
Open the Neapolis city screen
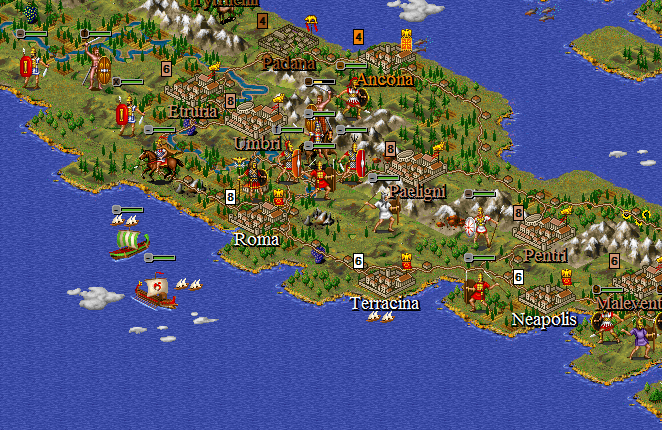546,295
